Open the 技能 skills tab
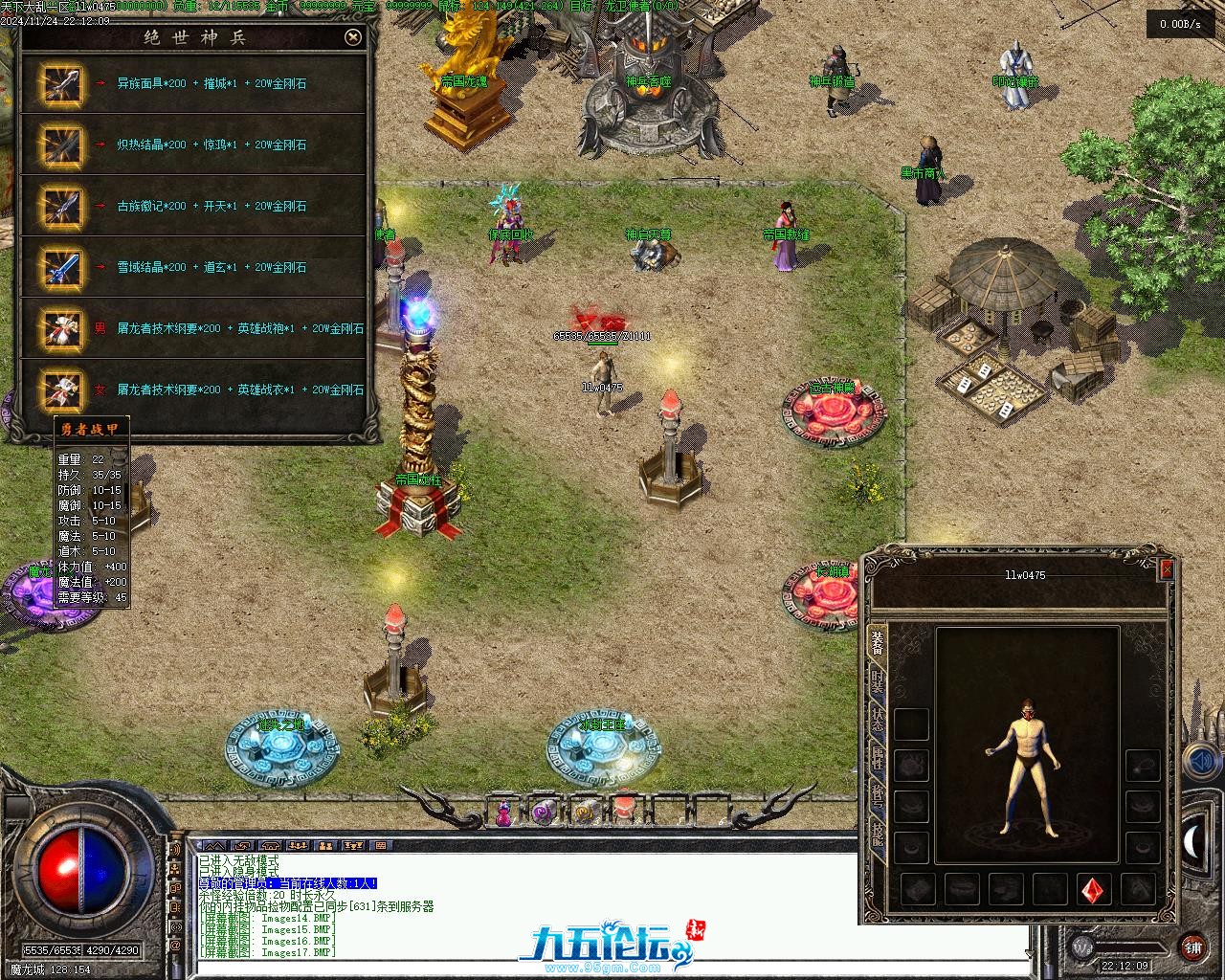 click(877, 835)
